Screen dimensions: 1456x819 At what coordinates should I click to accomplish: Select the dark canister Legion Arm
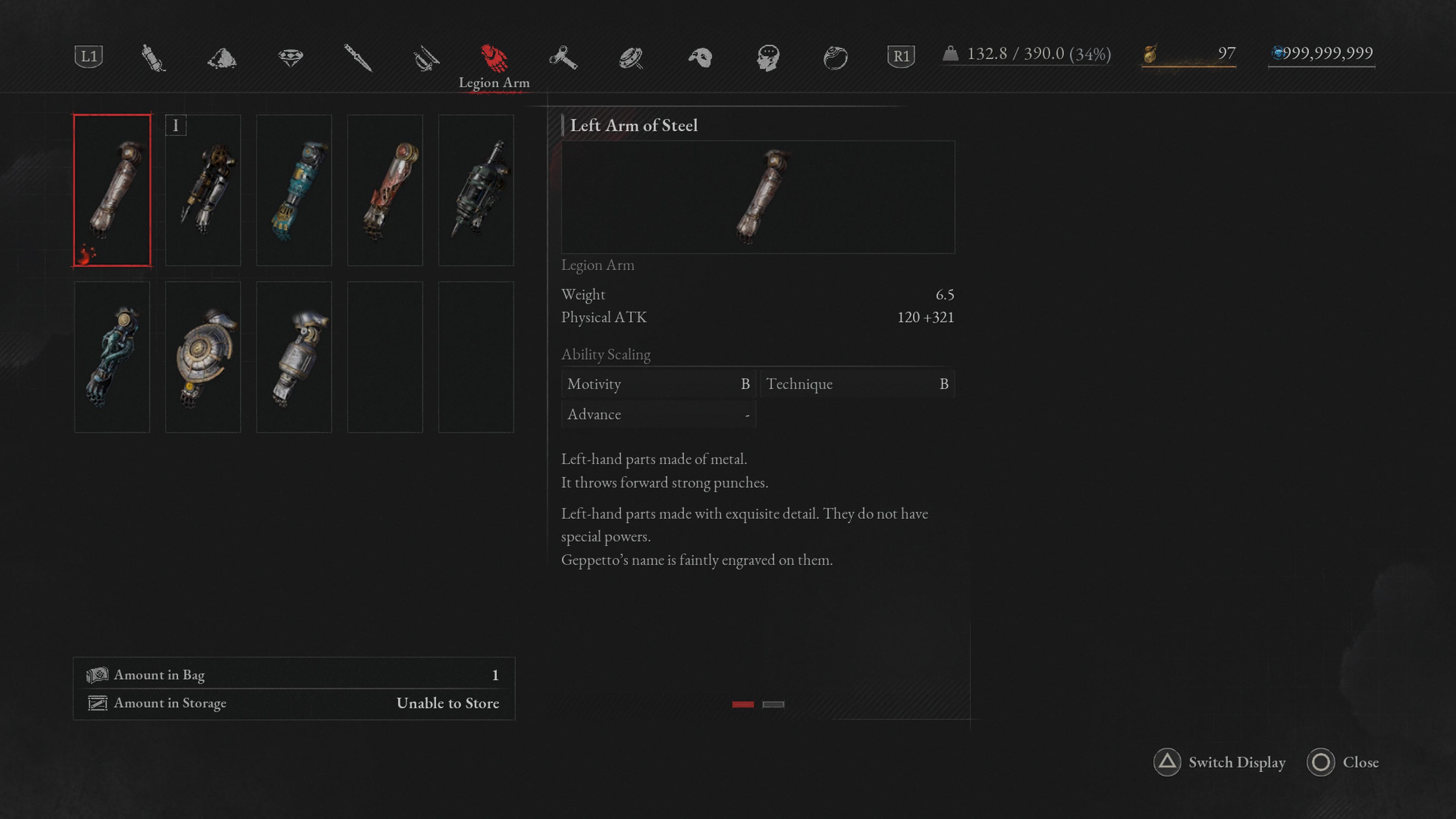pyautogui.click(x=476, y=190)
